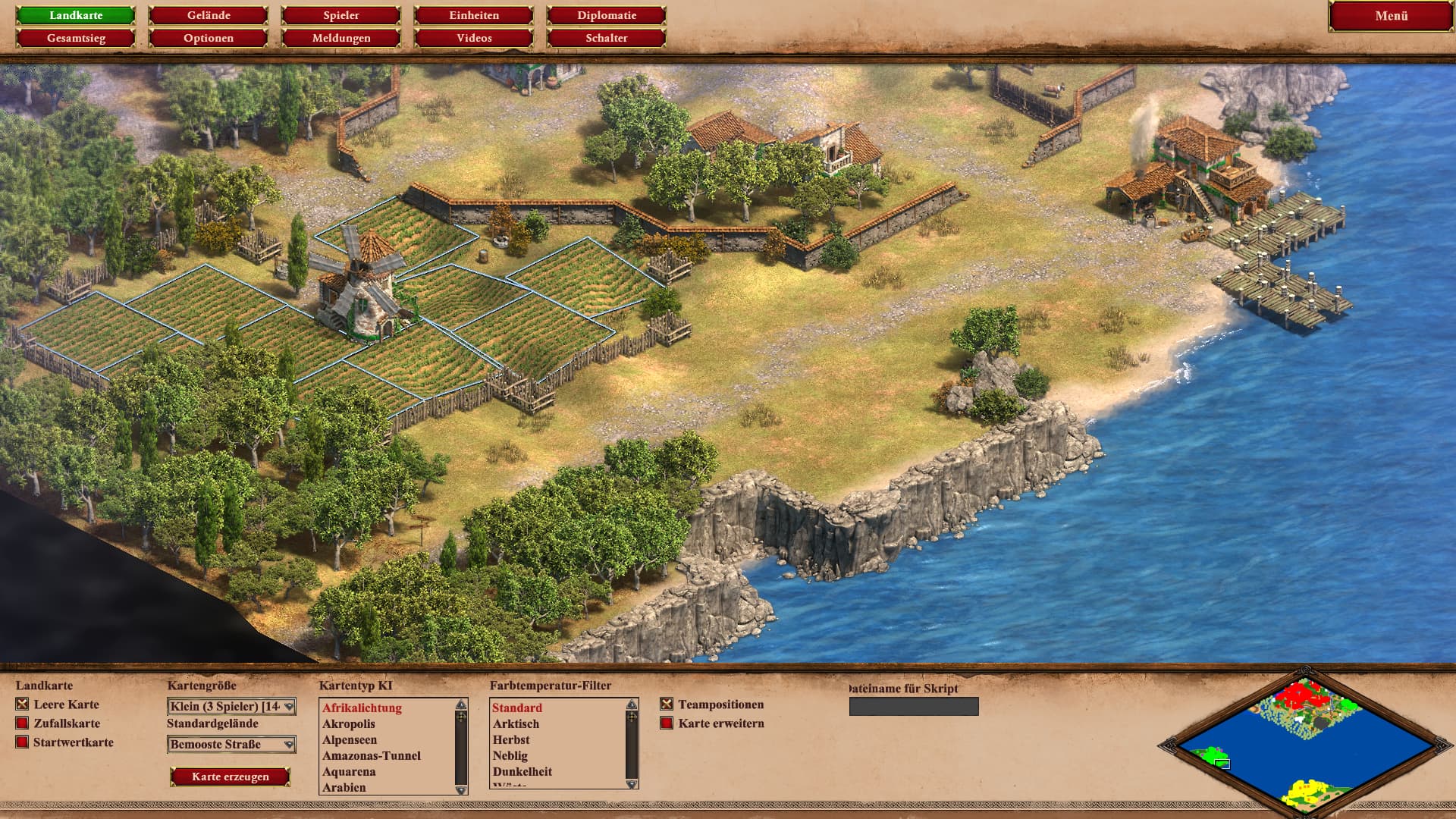This screenshot has width=1456, height=819.
Task: Open the Gelände terrain tab
Action: coord(209,15)
